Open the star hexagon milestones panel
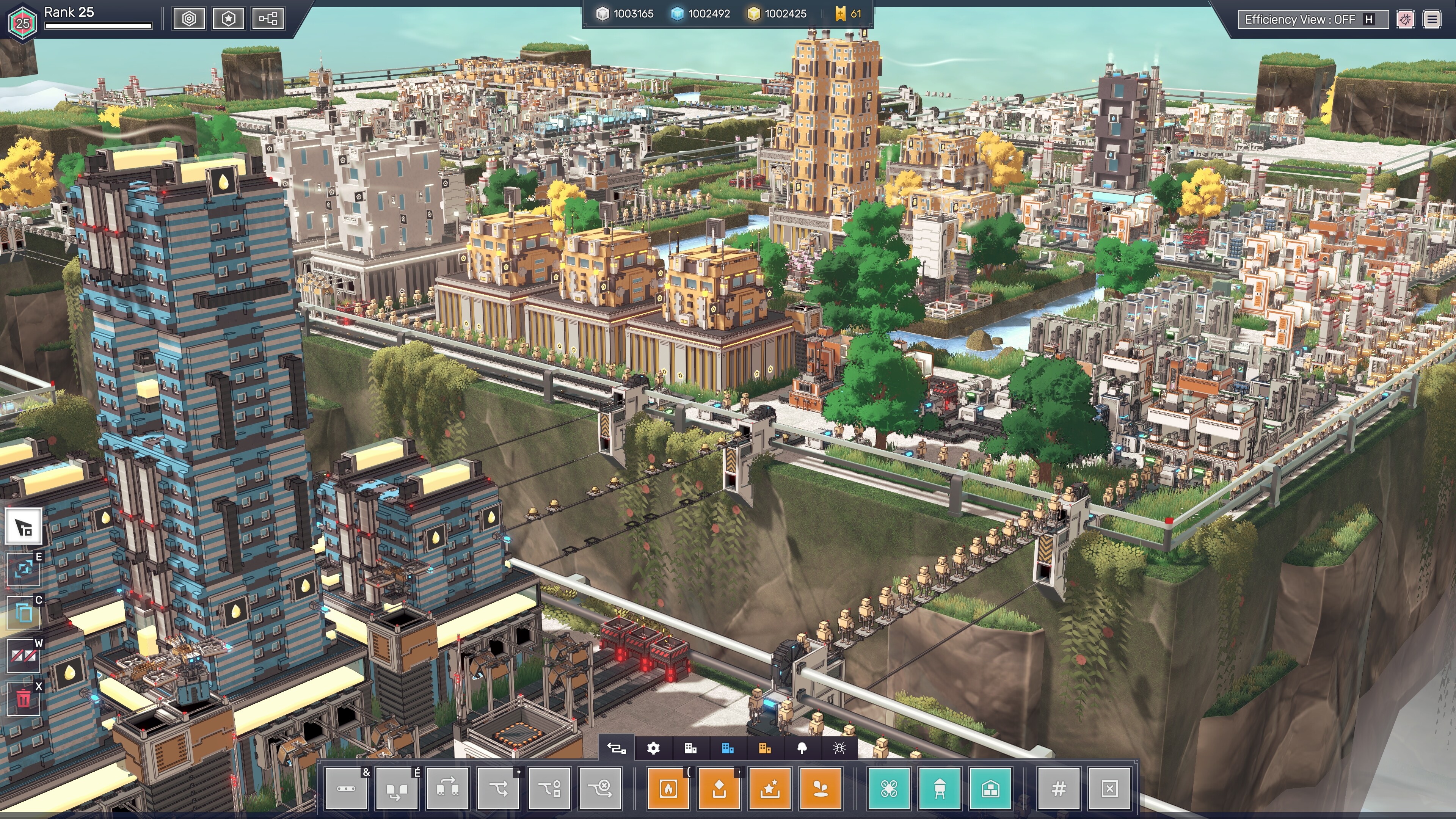 pos(228,19)
